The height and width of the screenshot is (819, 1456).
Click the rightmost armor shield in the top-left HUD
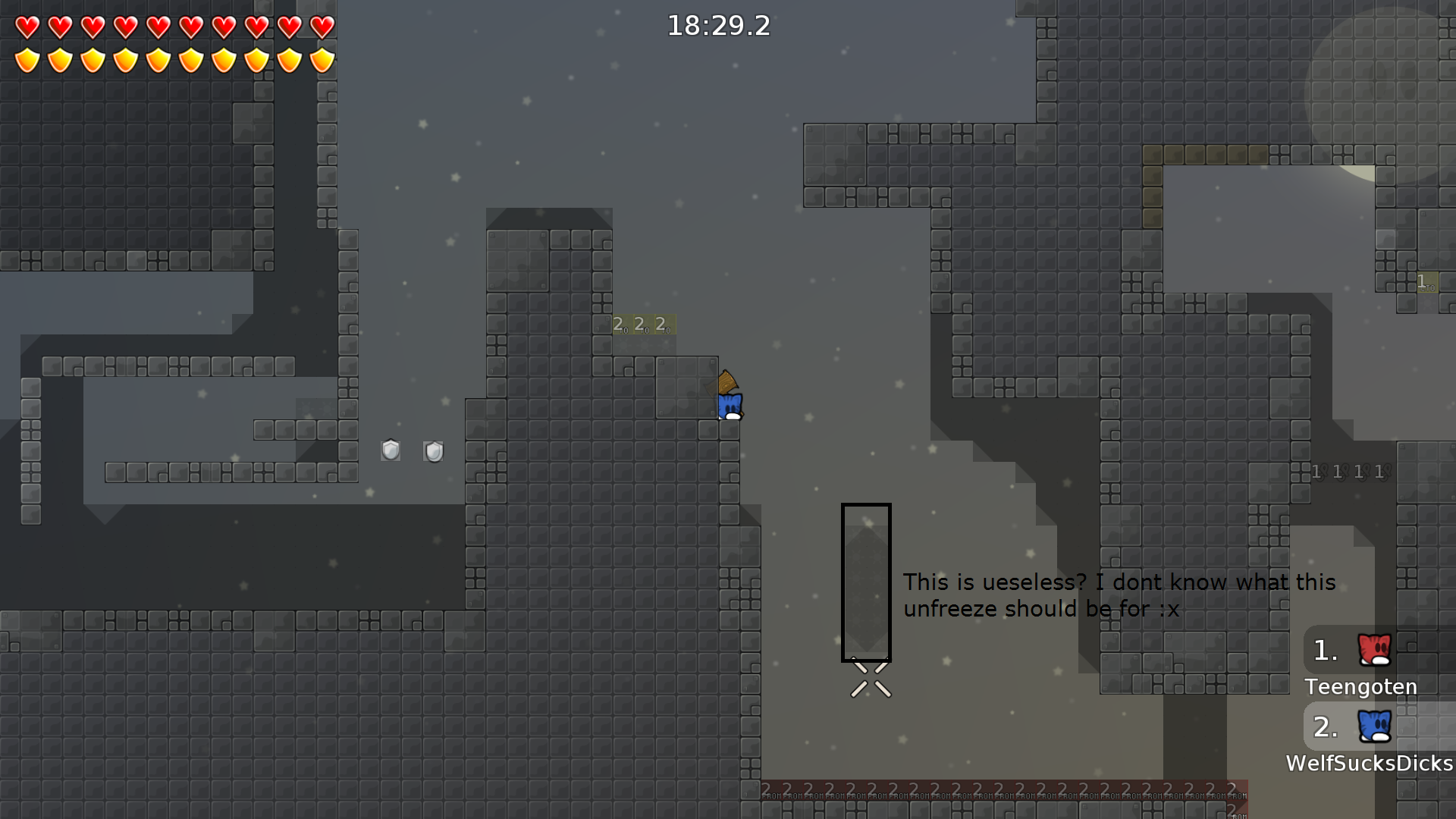click(x=323, y=58)
